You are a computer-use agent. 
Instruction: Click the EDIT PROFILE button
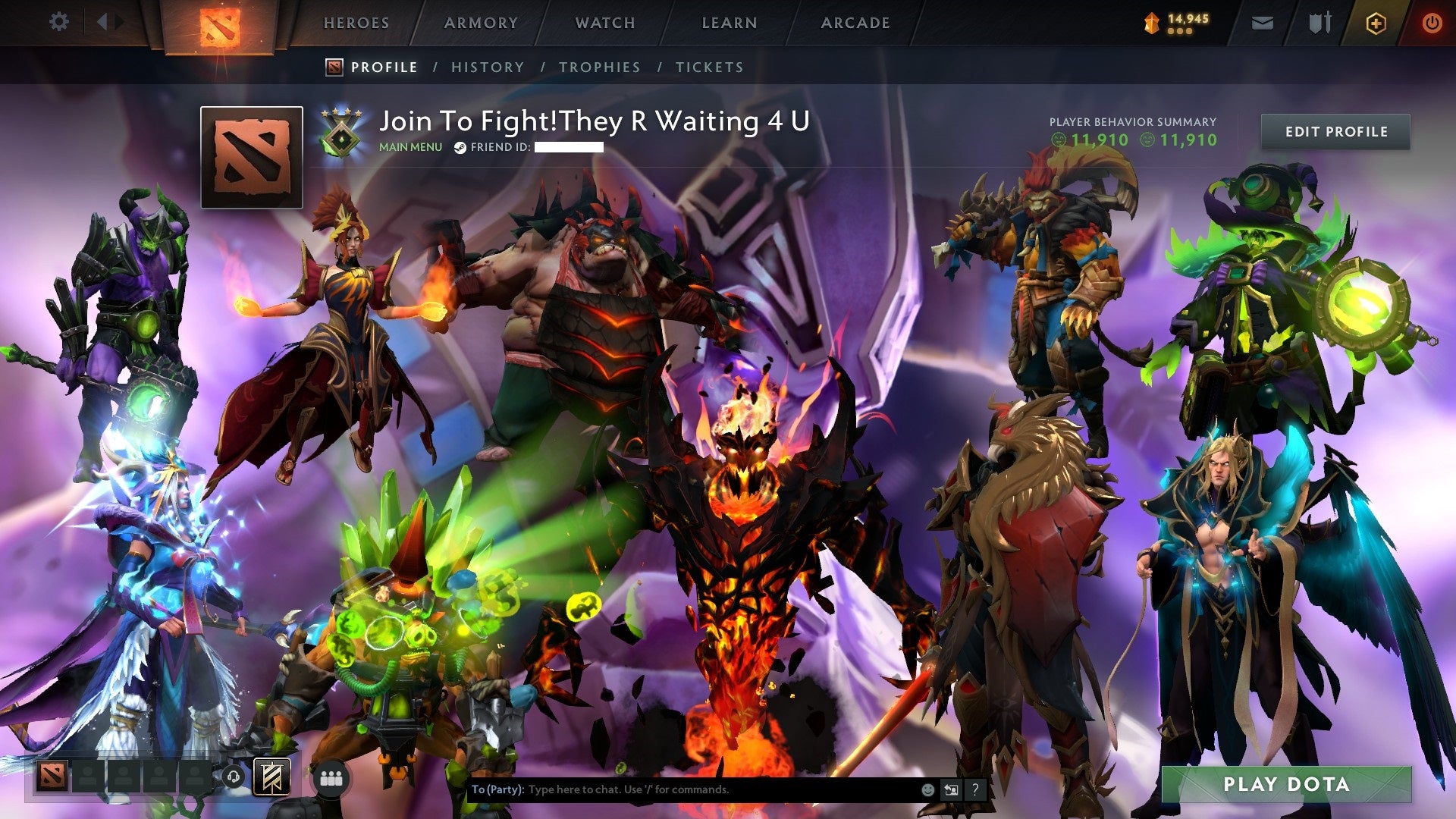[x=1335, y=130]
